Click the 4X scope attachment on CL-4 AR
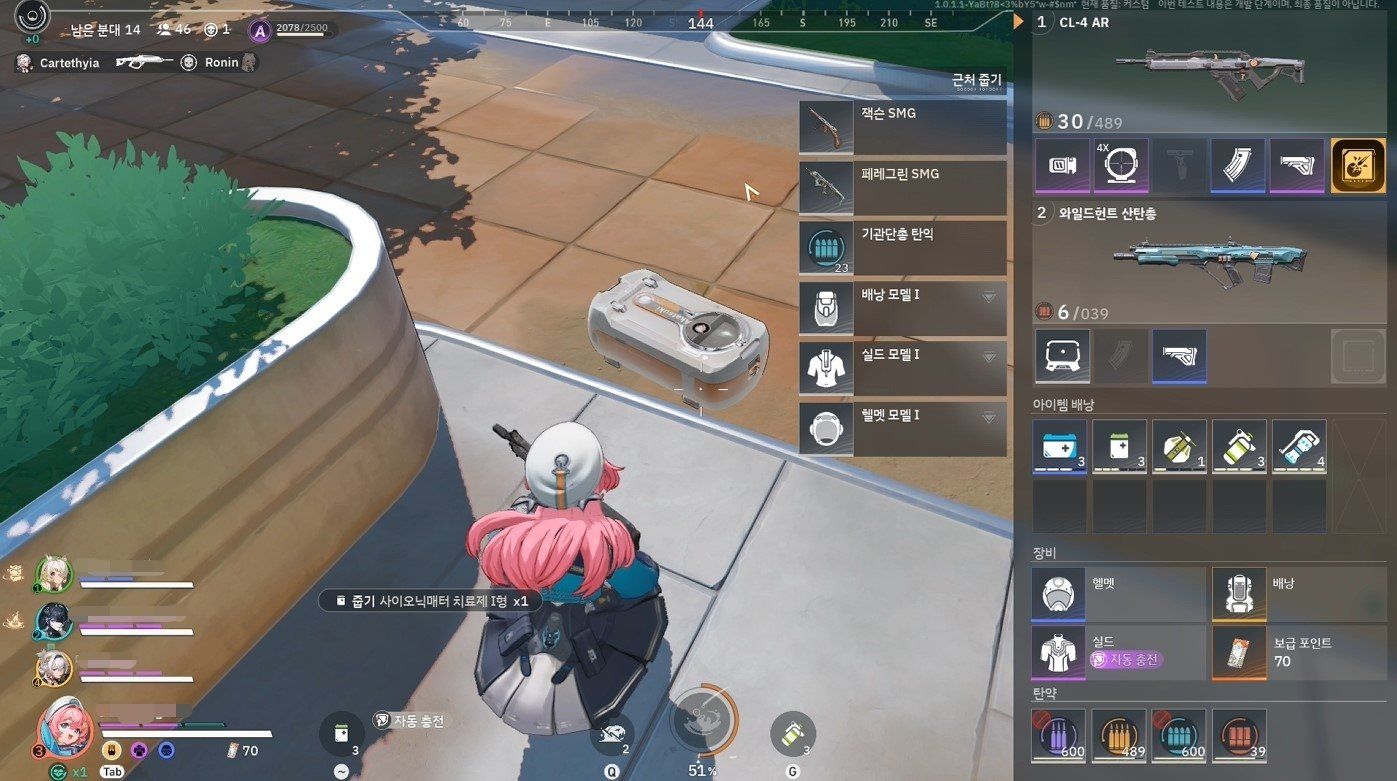This screenshot has height=781, width=1397. click(x=1120, y=165)
